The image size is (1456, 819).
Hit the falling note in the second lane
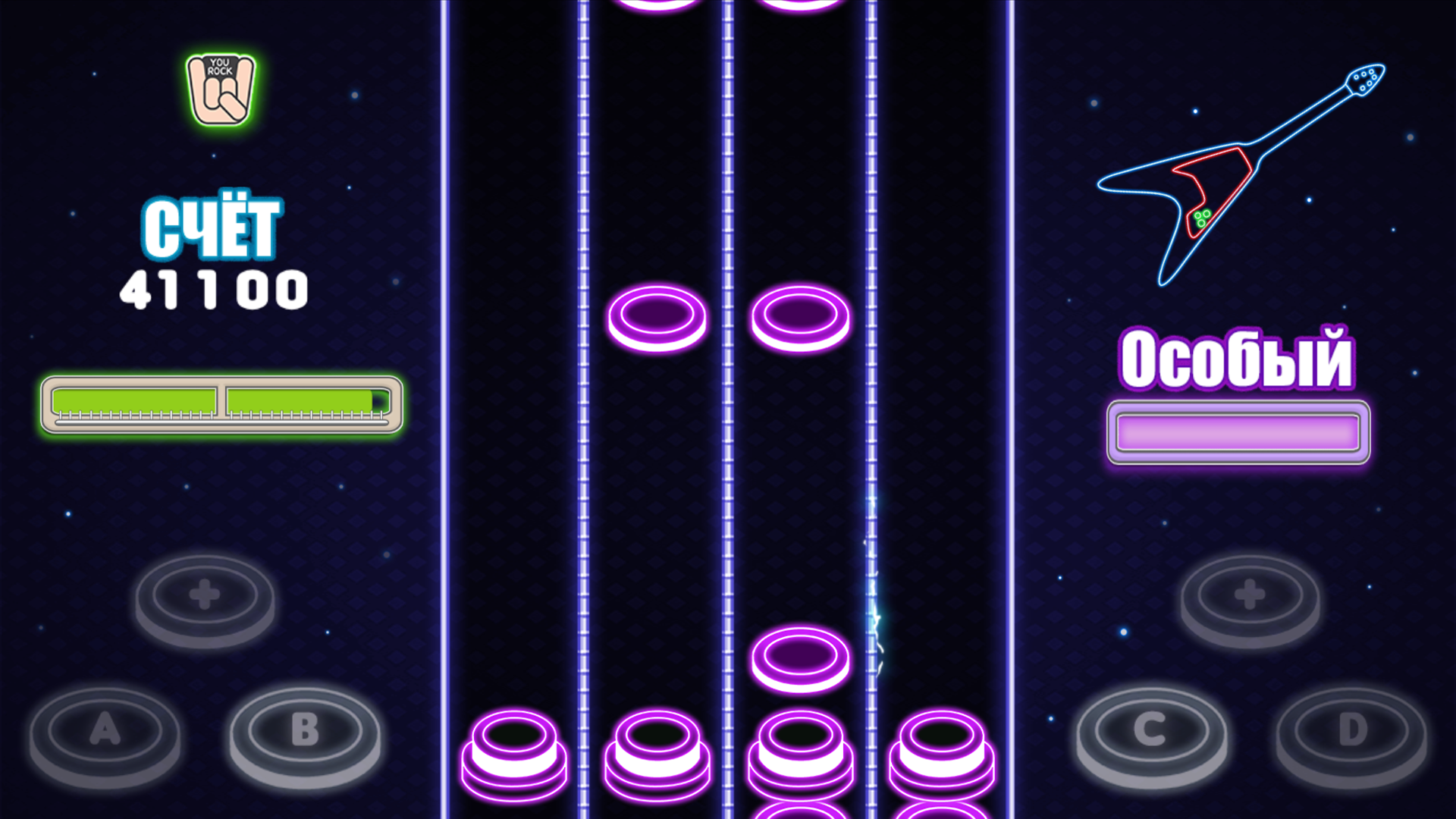[x=657, y=317]
